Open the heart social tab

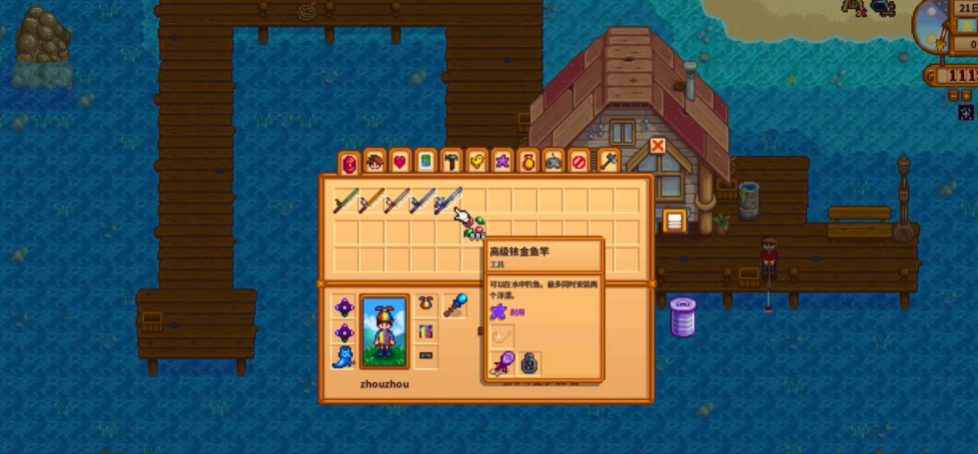(x=400, y=161)
